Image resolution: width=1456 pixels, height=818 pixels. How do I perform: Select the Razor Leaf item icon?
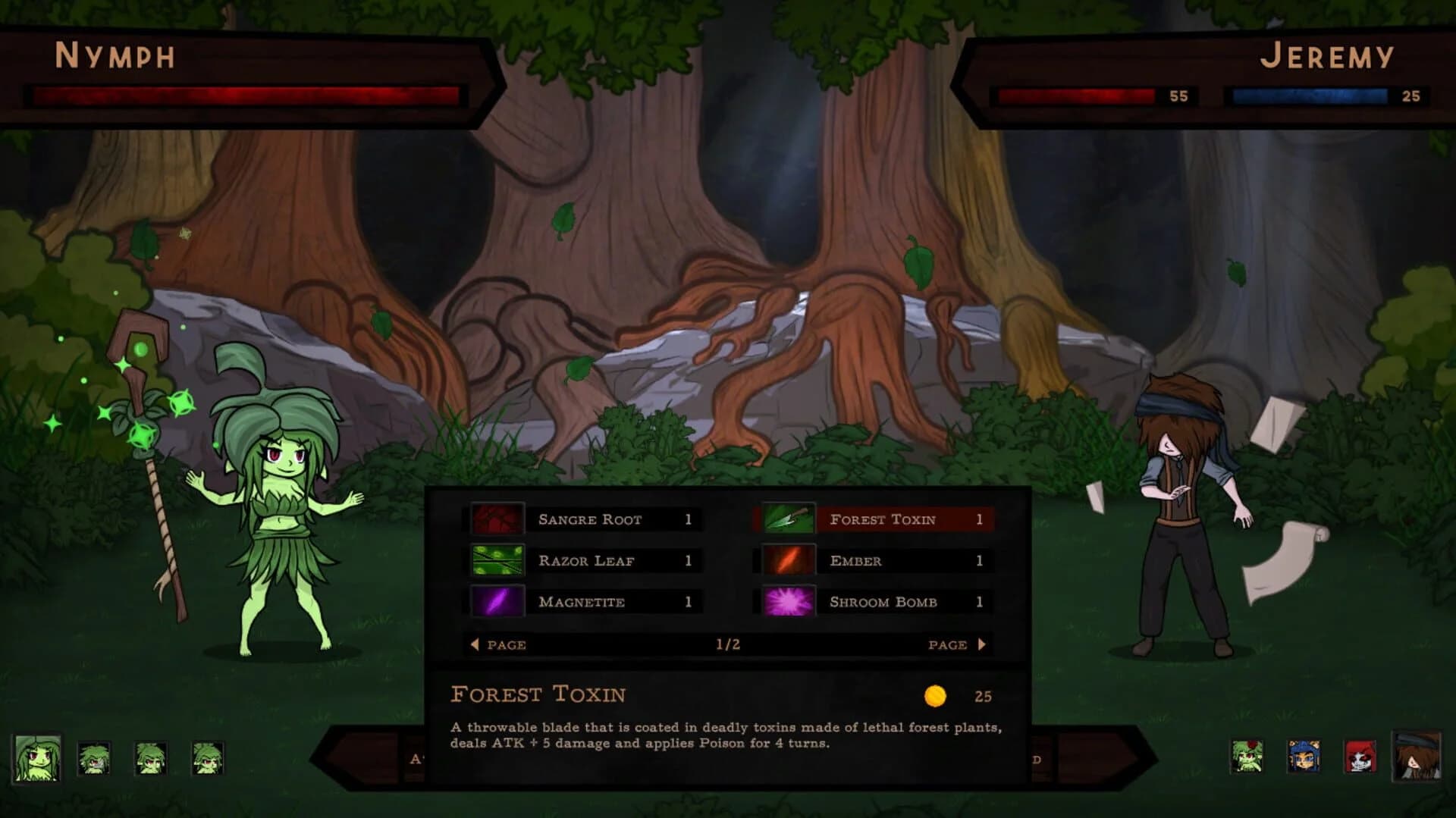[x=496, y=561]
